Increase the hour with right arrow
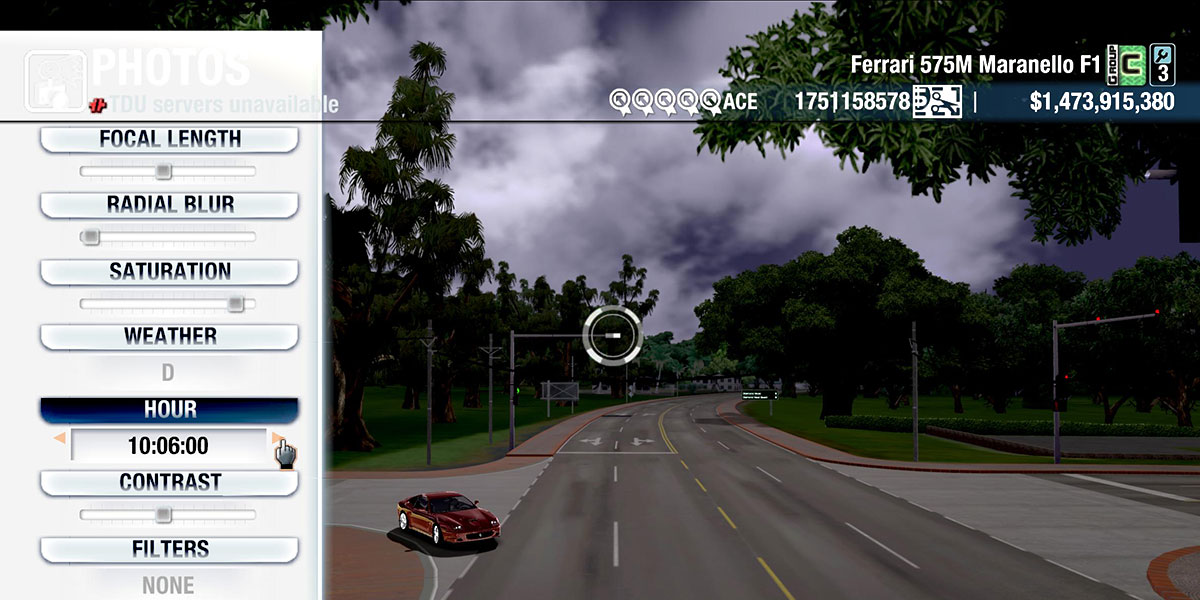Screen dimensions: 1200x600 click(276, 437)
